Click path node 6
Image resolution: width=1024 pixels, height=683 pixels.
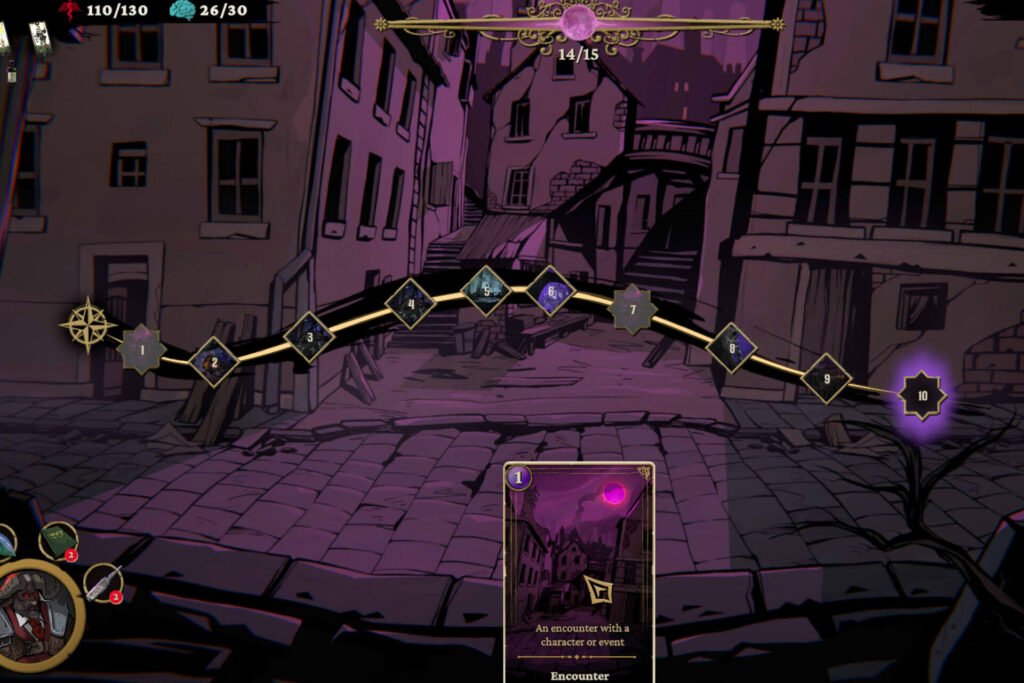(x=550, y=291)
